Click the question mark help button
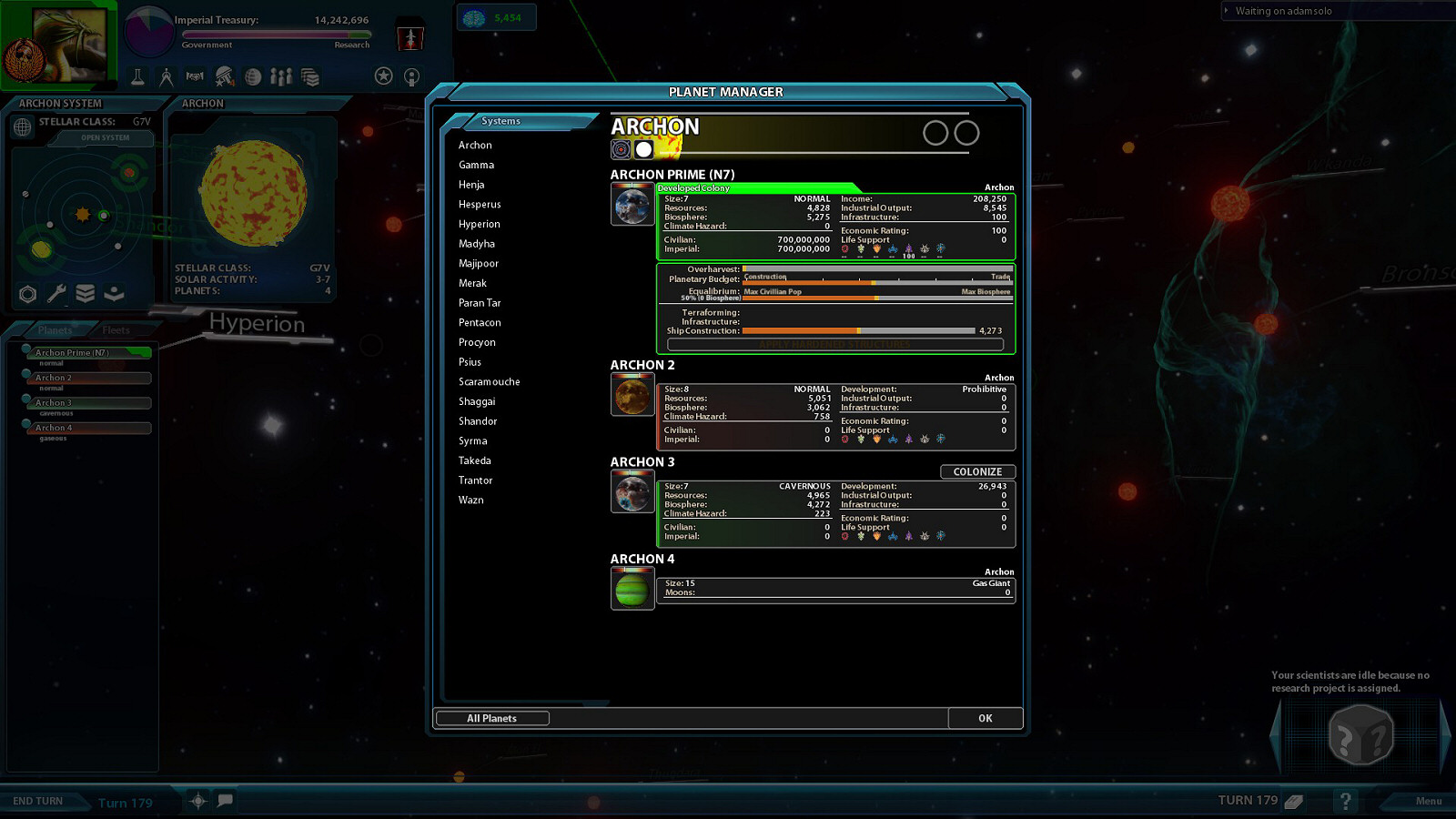Screen dimensions: 1456x819 pos(1345,801)
